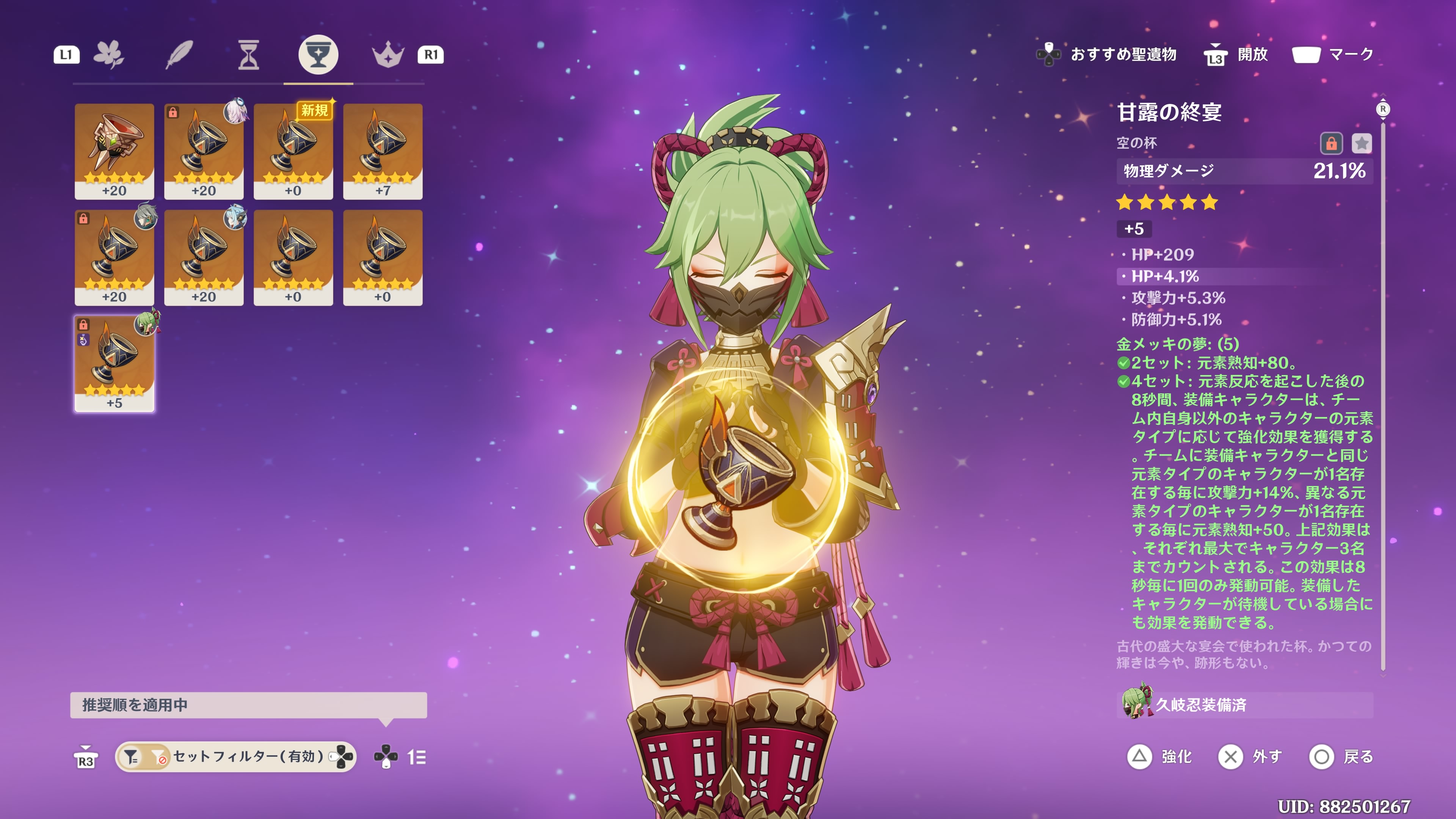Unequip the artifact with 外す

(x=1250, y=756)
